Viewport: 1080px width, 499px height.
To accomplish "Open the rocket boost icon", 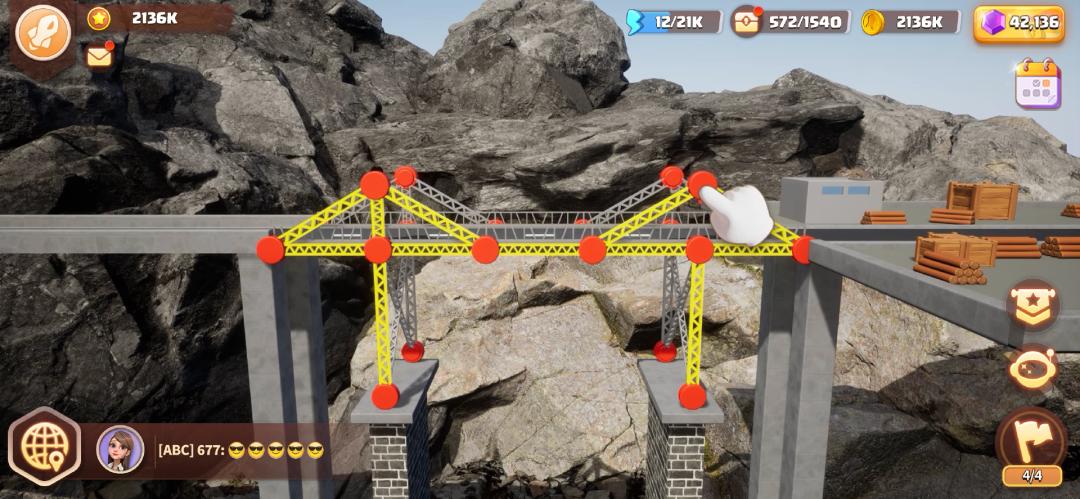I will pos(43,32).
